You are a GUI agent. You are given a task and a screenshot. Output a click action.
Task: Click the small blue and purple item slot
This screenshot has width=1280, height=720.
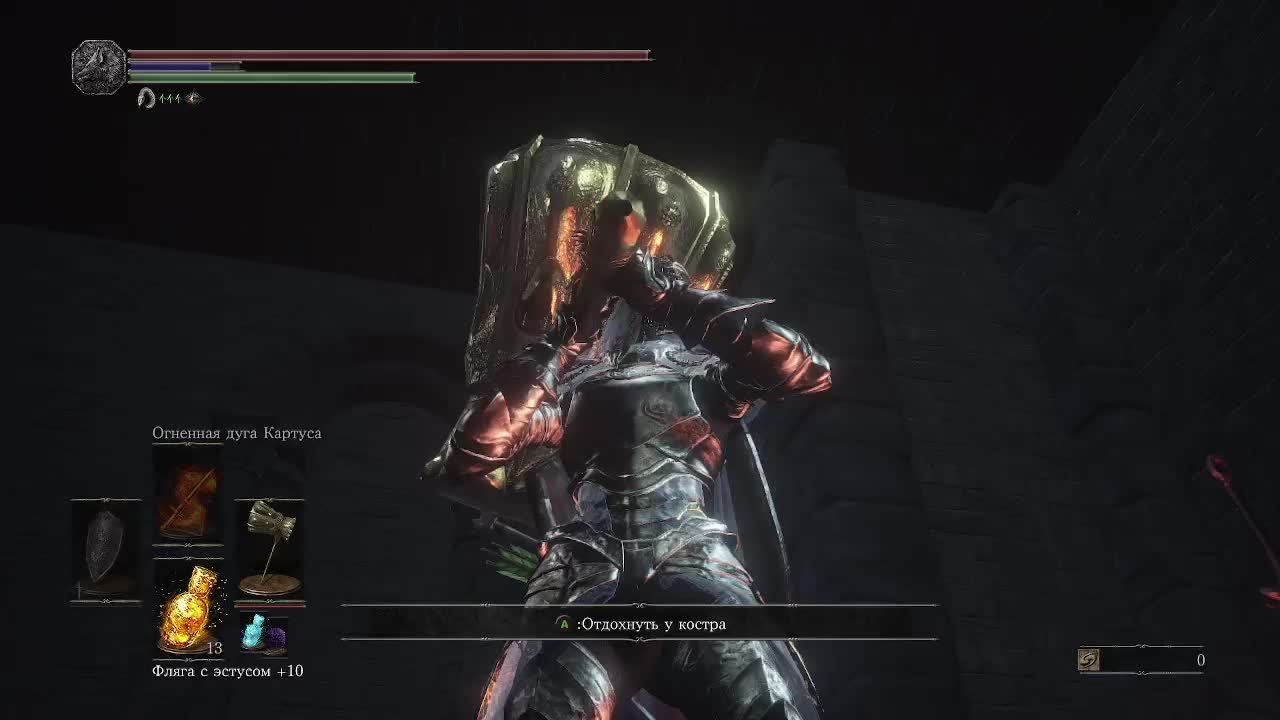pos(263,634)
